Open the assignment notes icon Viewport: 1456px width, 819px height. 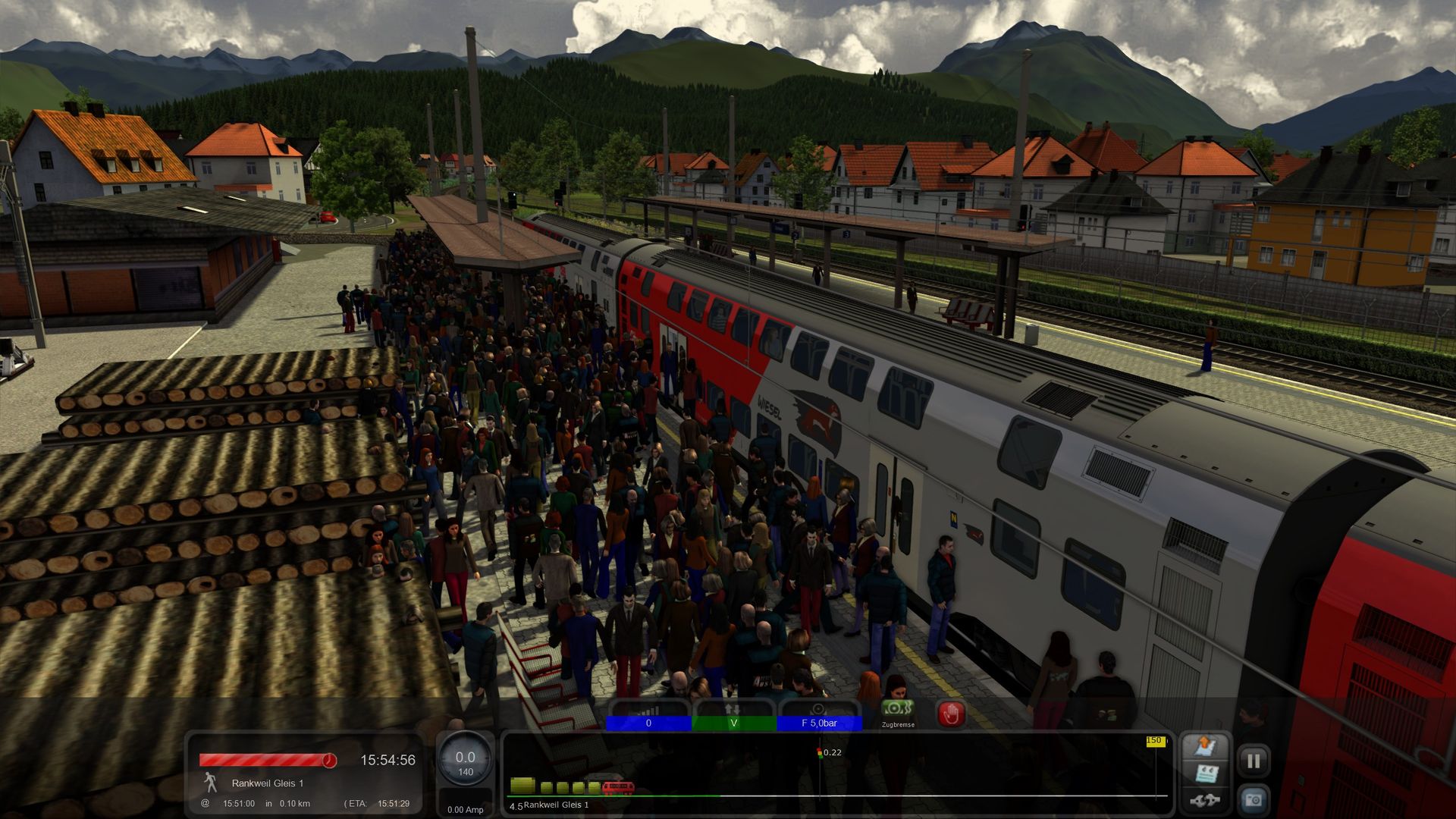(1206, 773)
